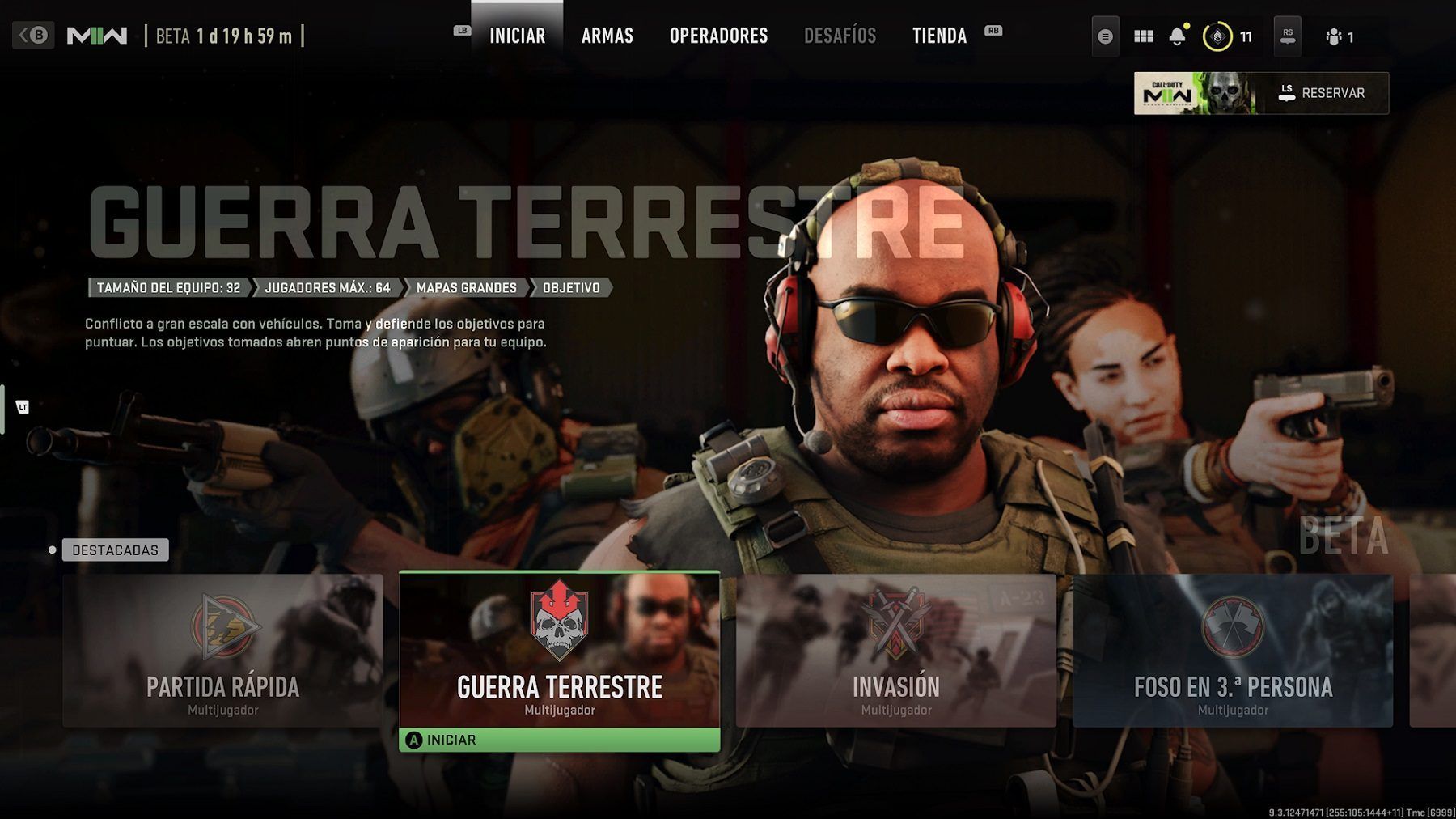Click the back button at top left
This screenshot has height=819, width=1456.
33,36
